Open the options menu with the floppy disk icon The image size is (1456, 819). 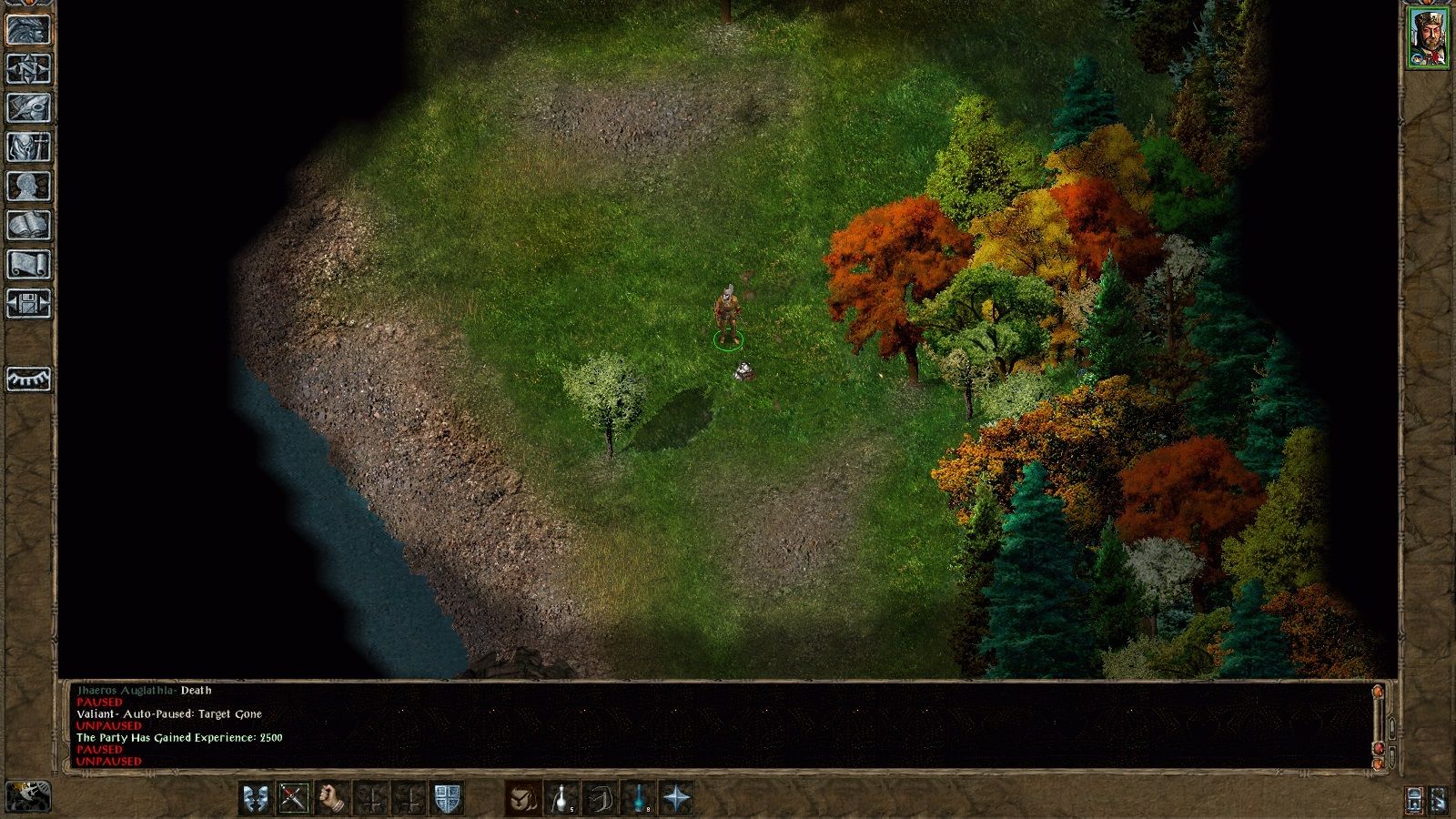tap(28, 303)
